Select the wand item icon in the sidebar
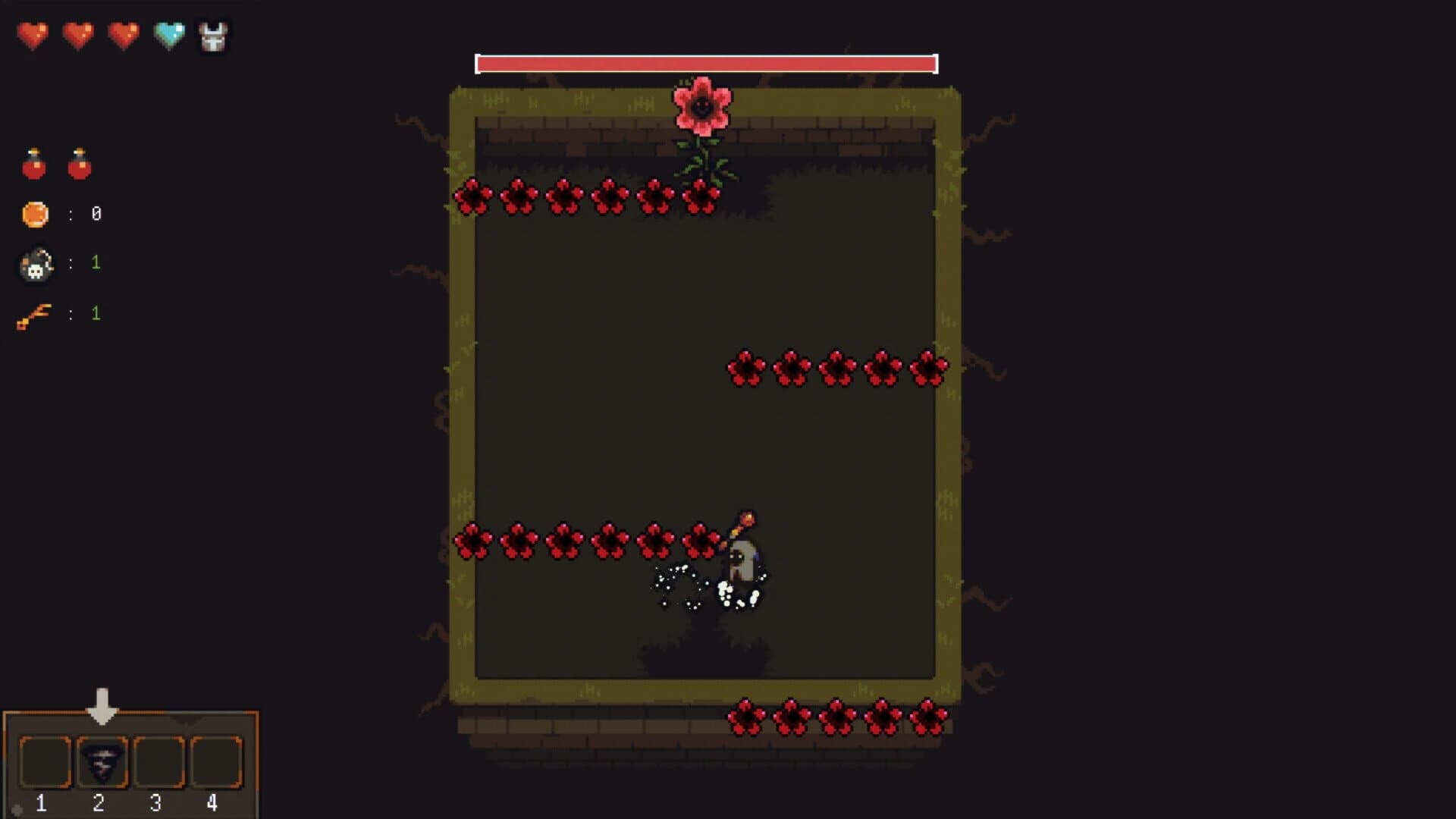1456x819 pixels. pyautogui.click(x=38, y=312)
